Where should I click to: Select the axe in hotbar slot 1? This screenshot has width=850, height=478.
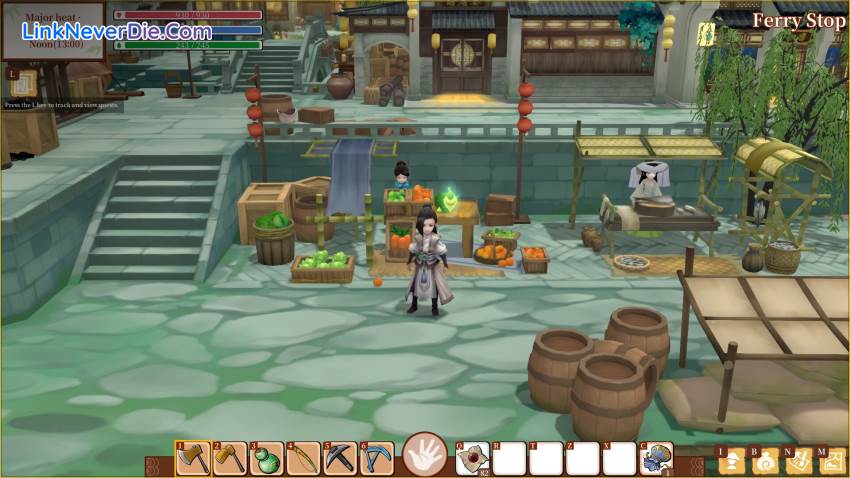click(x=193, y=459)
